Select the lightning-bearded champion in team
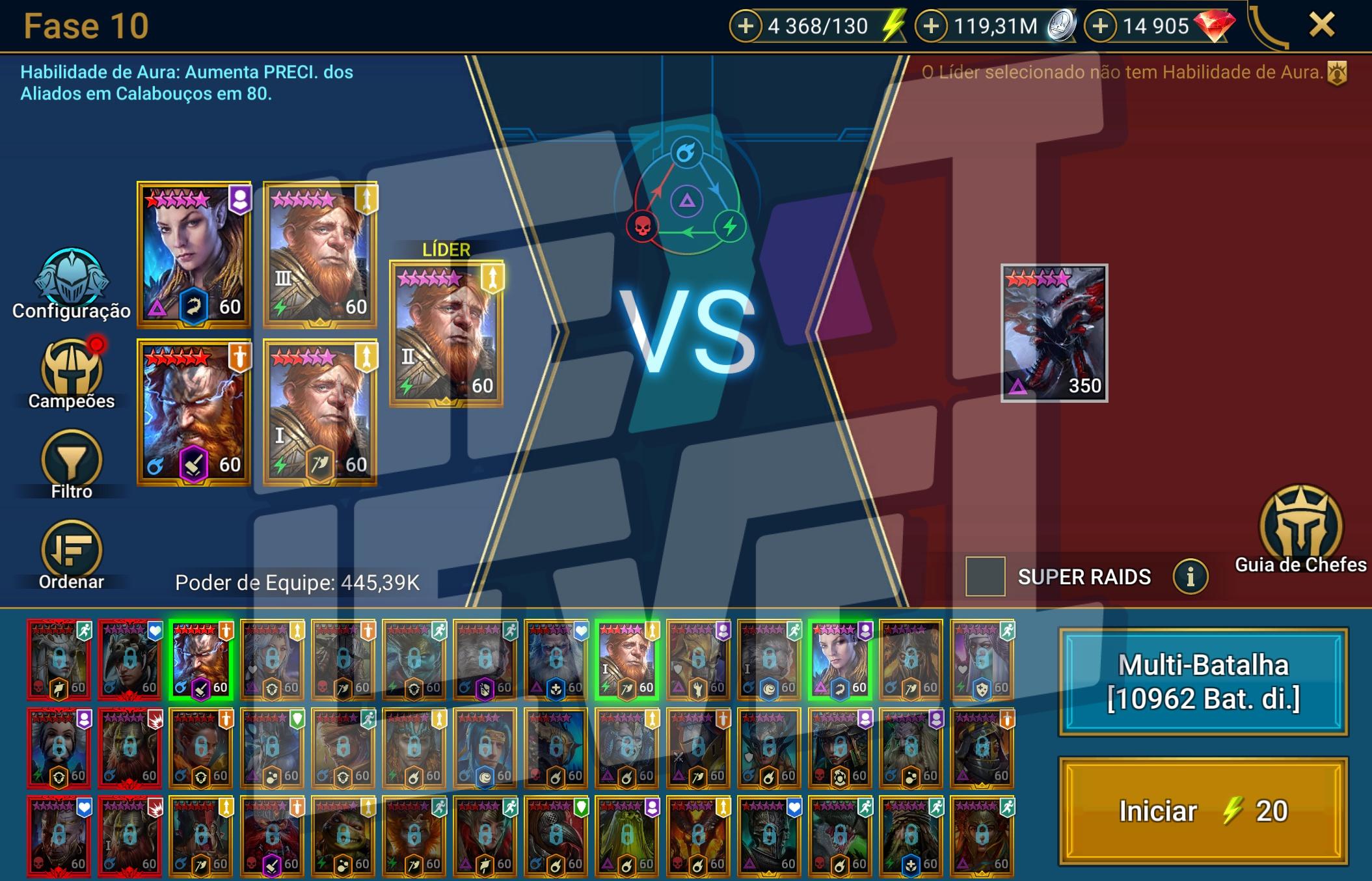This screenshot has width=1372, height=881. (194, 412)
